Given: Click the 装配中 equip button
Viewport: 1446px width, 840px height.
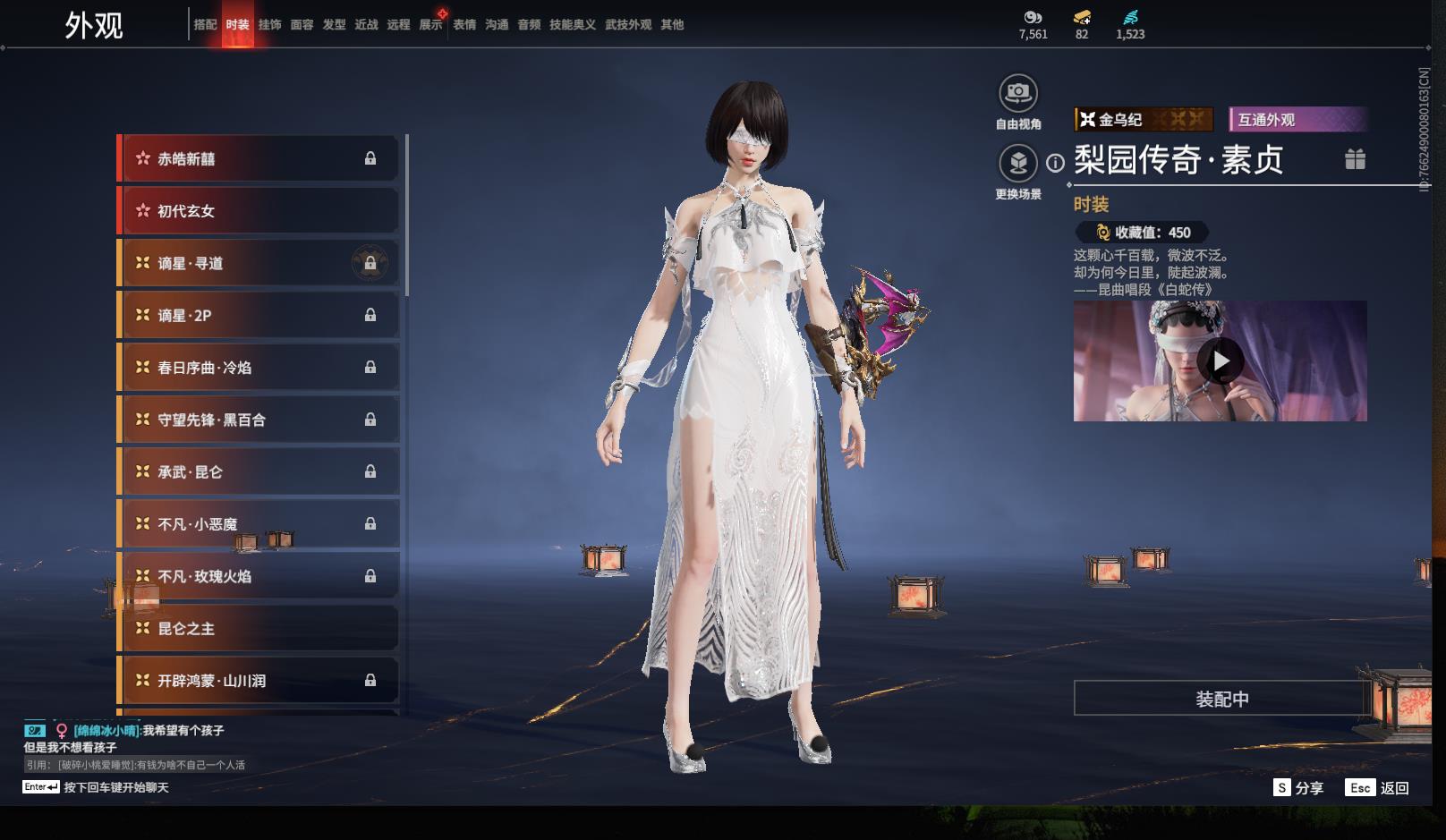Looking at the screenshot, I should pyautogui.click(x=1221, y=699).
